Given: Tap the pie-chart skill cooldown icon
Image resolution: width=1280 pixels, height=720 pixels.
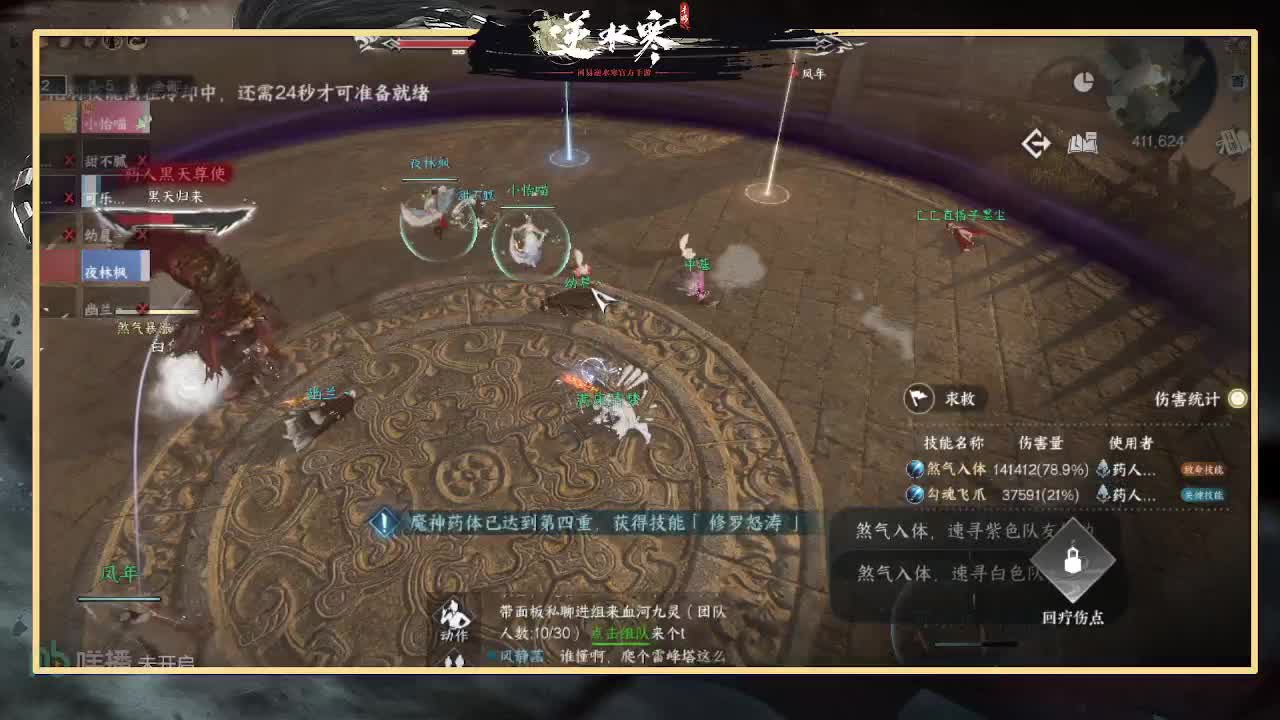Looking at the screenshot, I should [1084, 82].
